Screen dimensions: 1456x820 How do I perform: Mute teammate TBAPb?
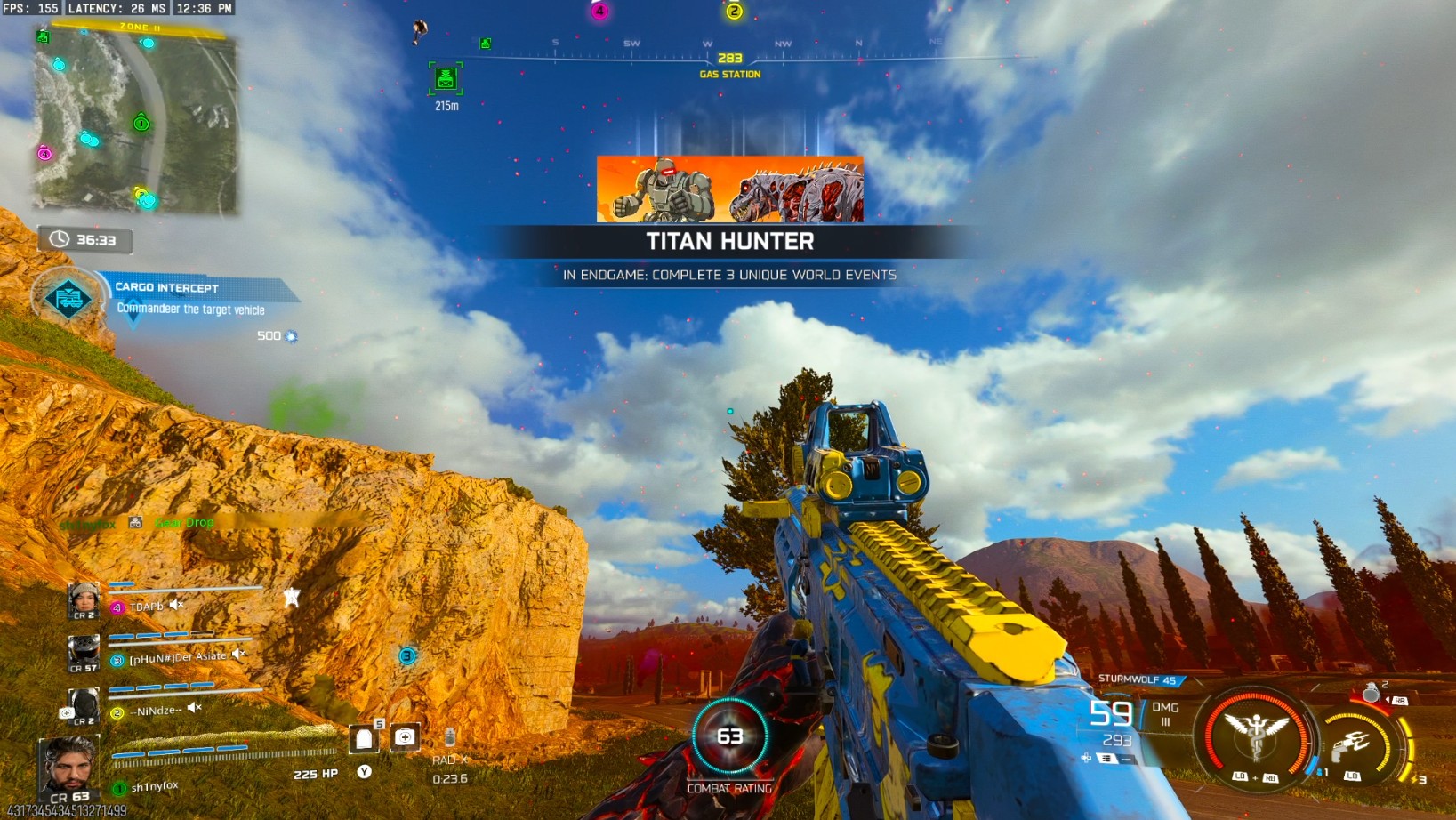coord(176,605)
